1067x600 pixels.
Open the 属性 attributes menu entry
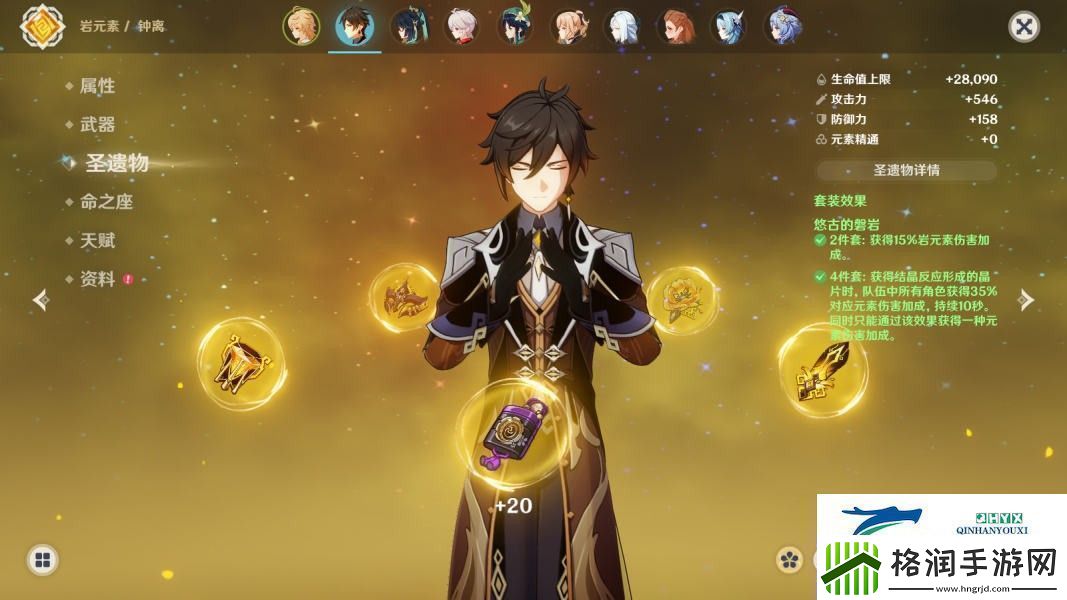point(97,86)
